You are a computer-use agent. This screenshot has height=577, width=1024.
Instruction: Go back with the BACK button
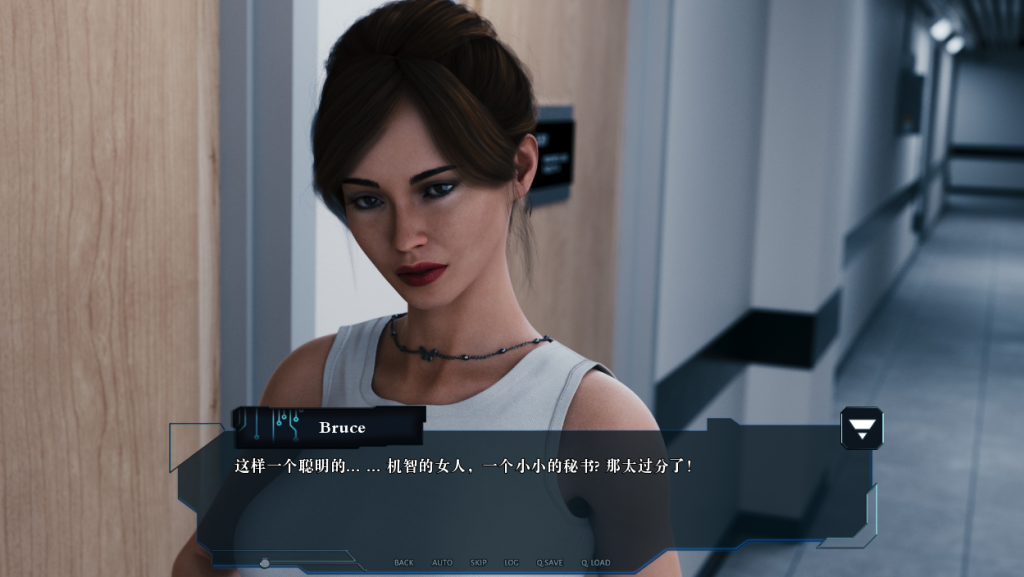pos(404,563)
